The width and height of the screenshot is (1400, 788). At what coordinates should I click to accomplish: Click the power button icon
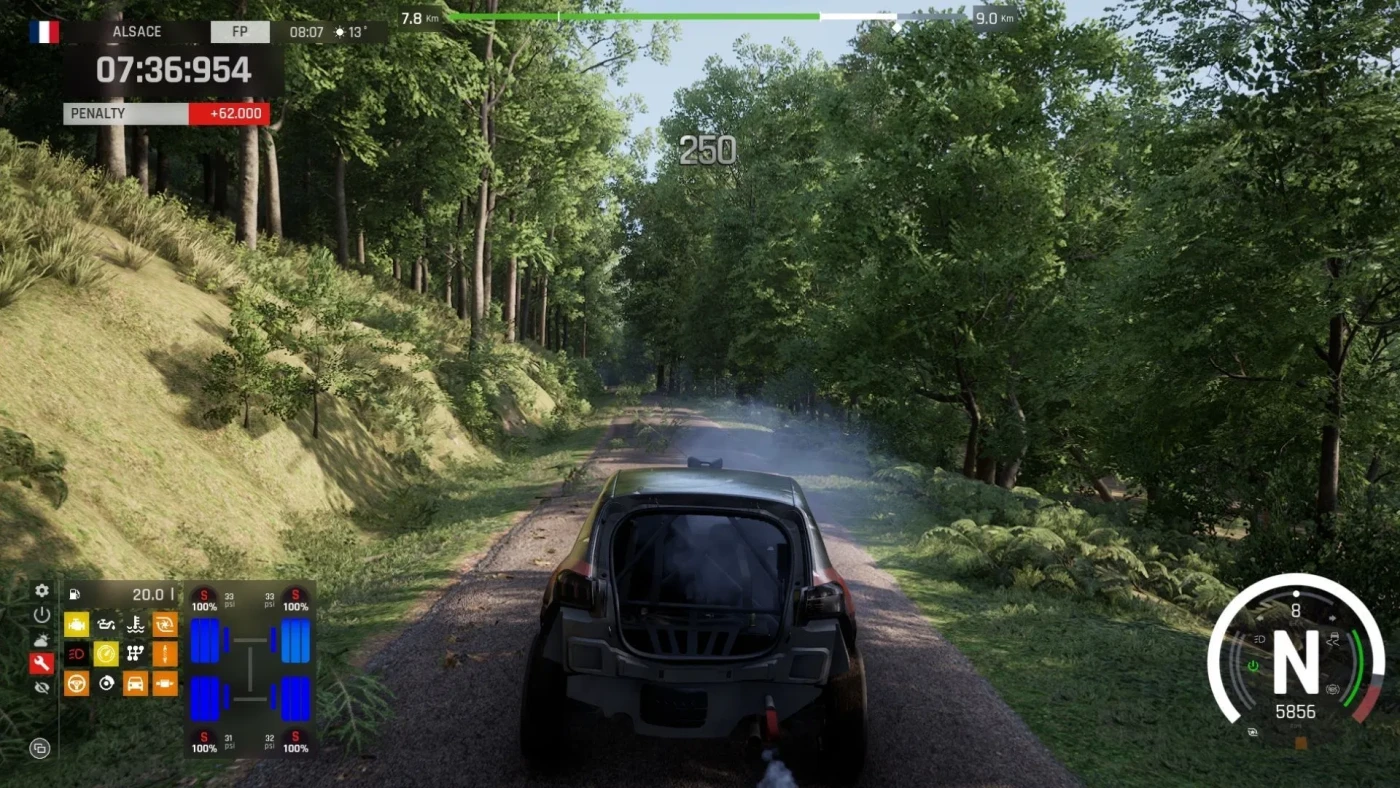click(x=42, y=615)
